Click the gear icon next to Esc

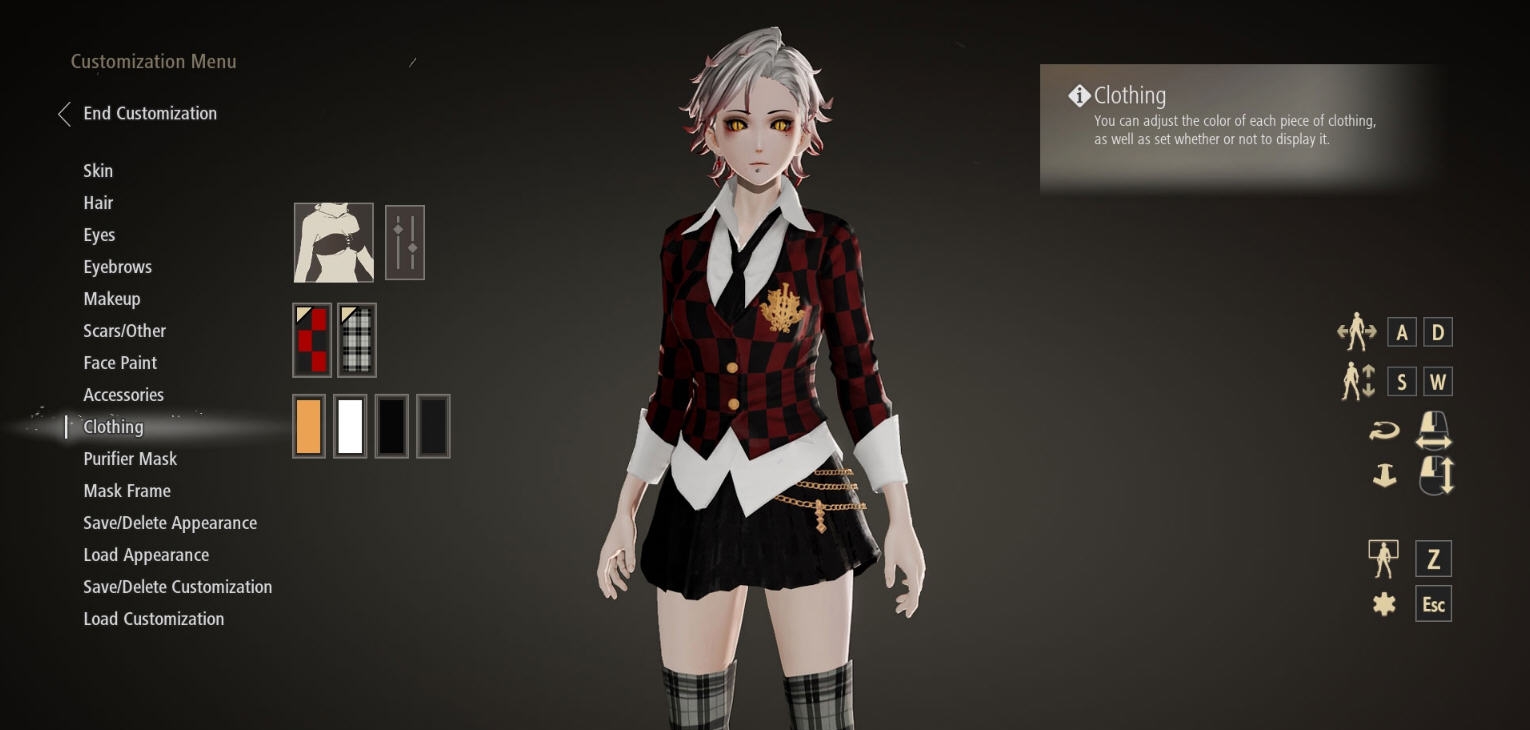tap(1384, 603)
